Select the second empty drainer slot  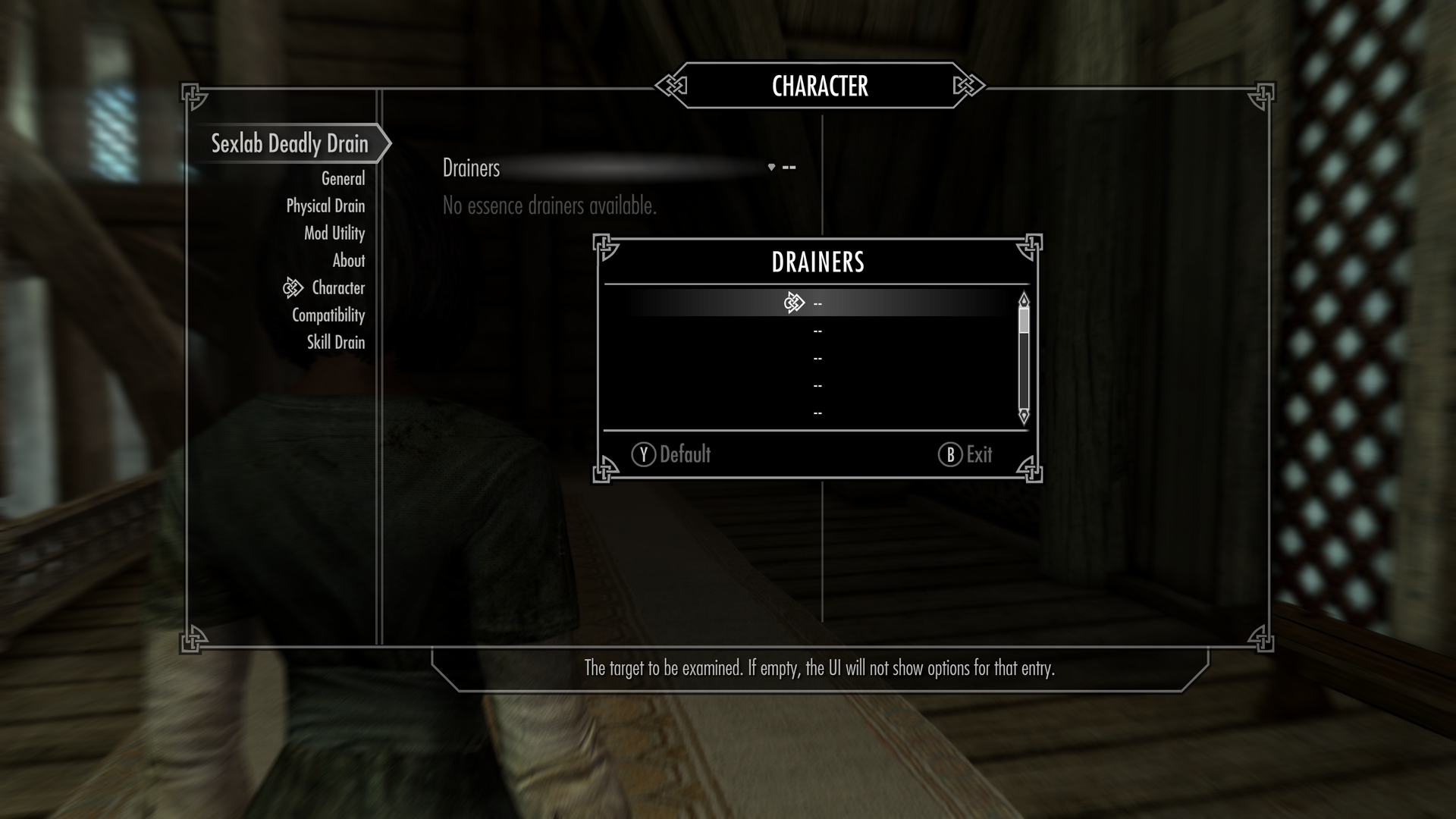[817, 330]
